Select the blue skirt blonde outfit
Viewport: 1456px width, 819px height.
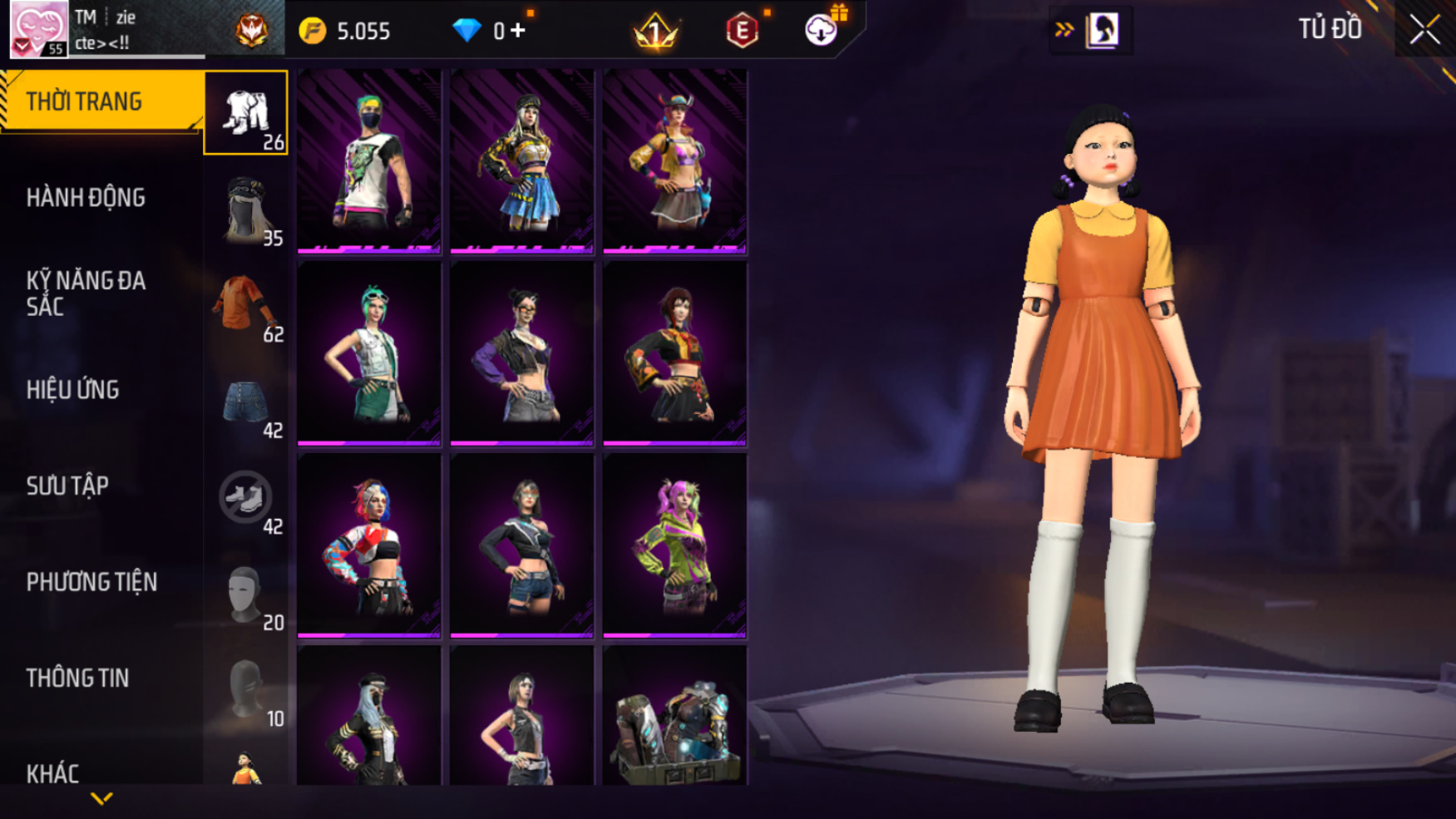point(522,160)
